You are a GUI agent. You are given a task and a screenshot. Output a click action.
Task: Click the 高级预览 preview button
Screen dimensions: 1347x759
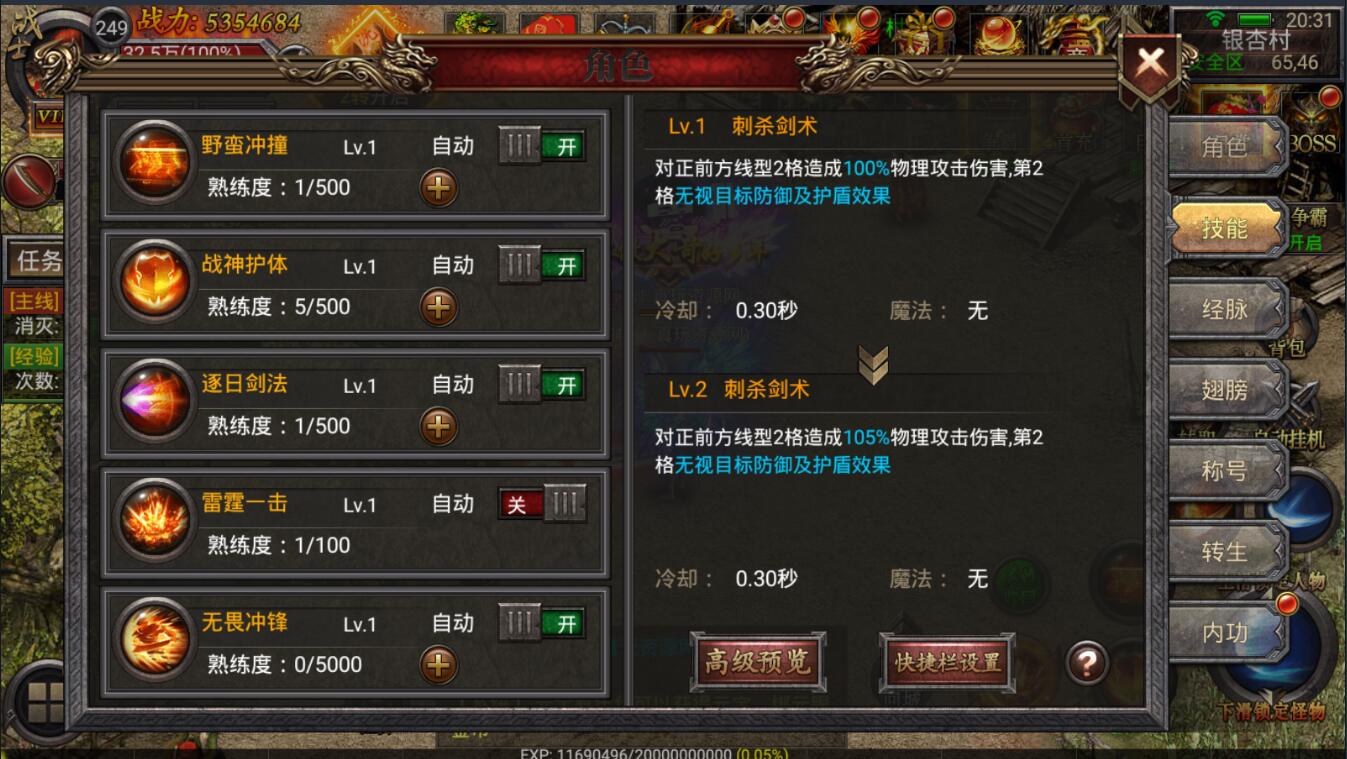pyautogui.click(x=757, y=660)
